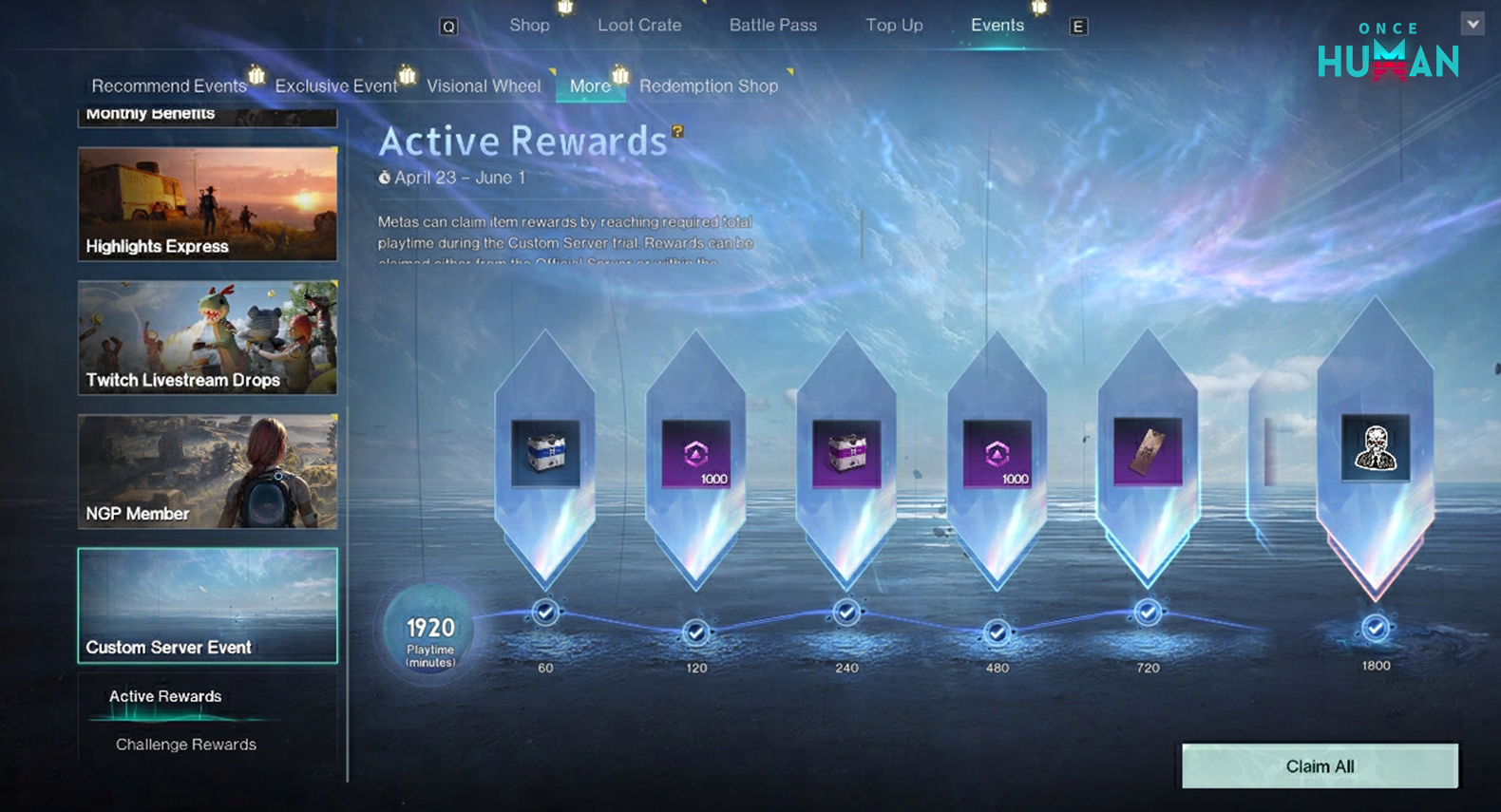Select the Events tab
This screenshot has width=1501, height=812.
997,26
